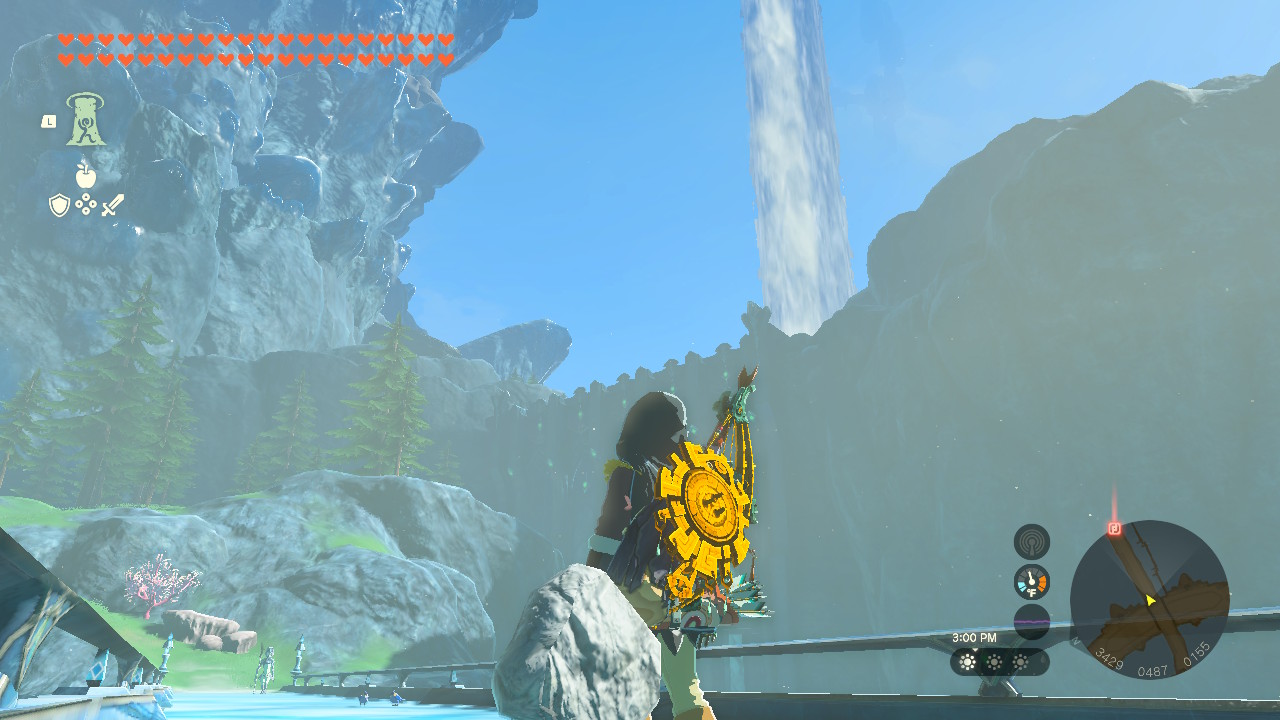
Task: Click the Sheikah sensor signal icon
Action: click(x=1032, y=542)
